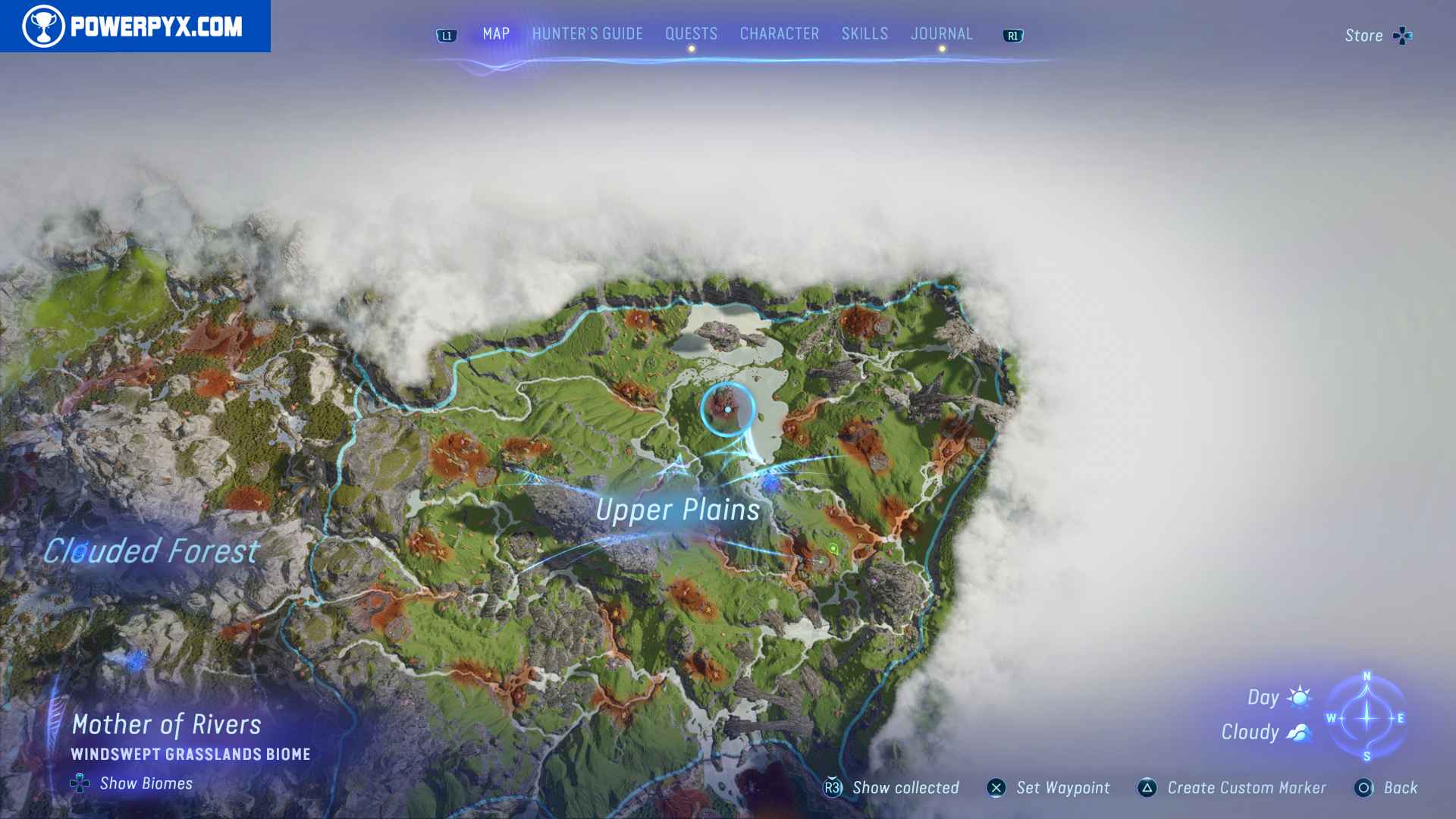
Task: Click the PowerPyx trophy logo
Action: (x=45, y=26)
